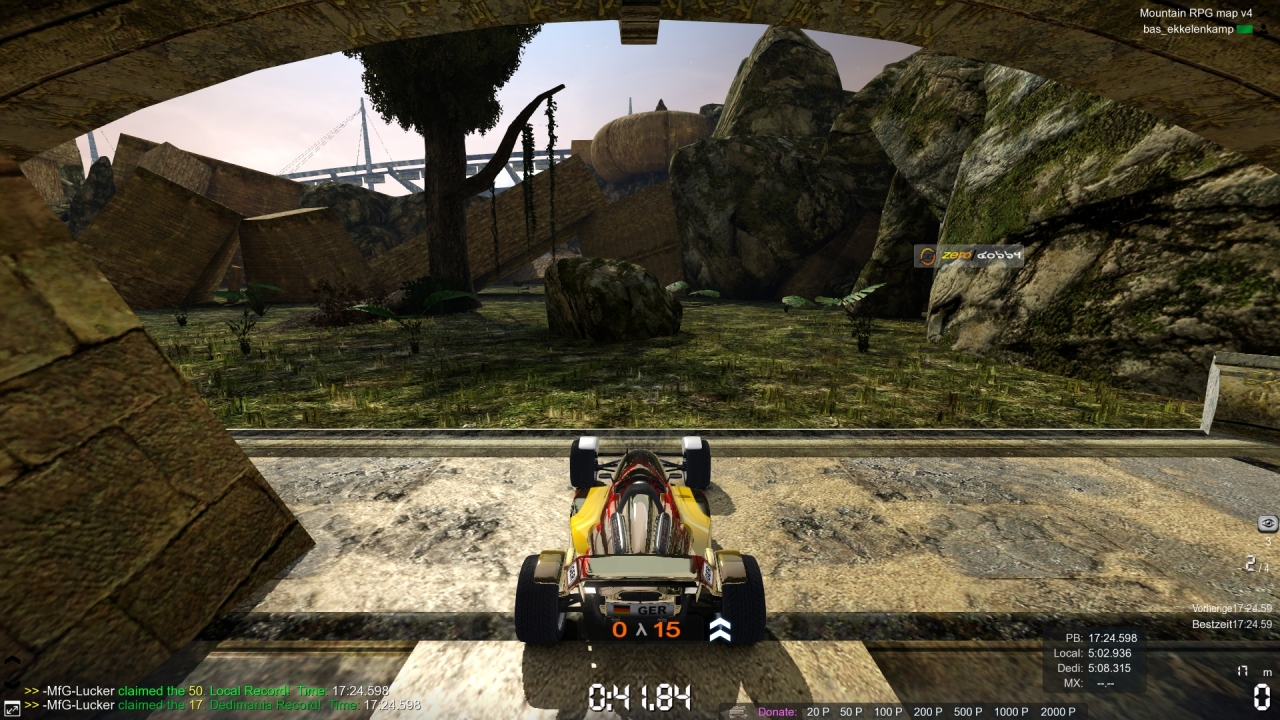Click the coin stack icon beside Donate
This screenshot has height=720, width=1280.
737,712
